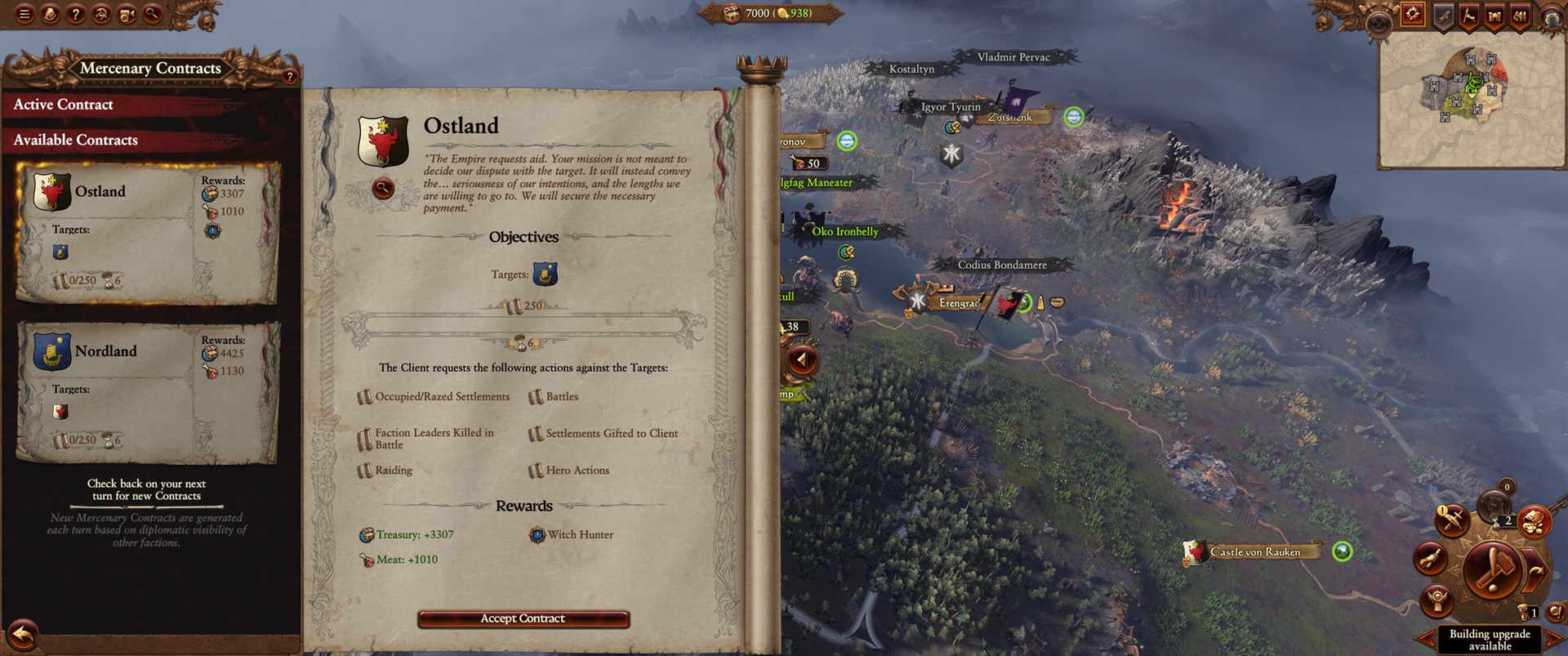
Task: Open the main menu via the hamburger icon
Action: [23, 14]
